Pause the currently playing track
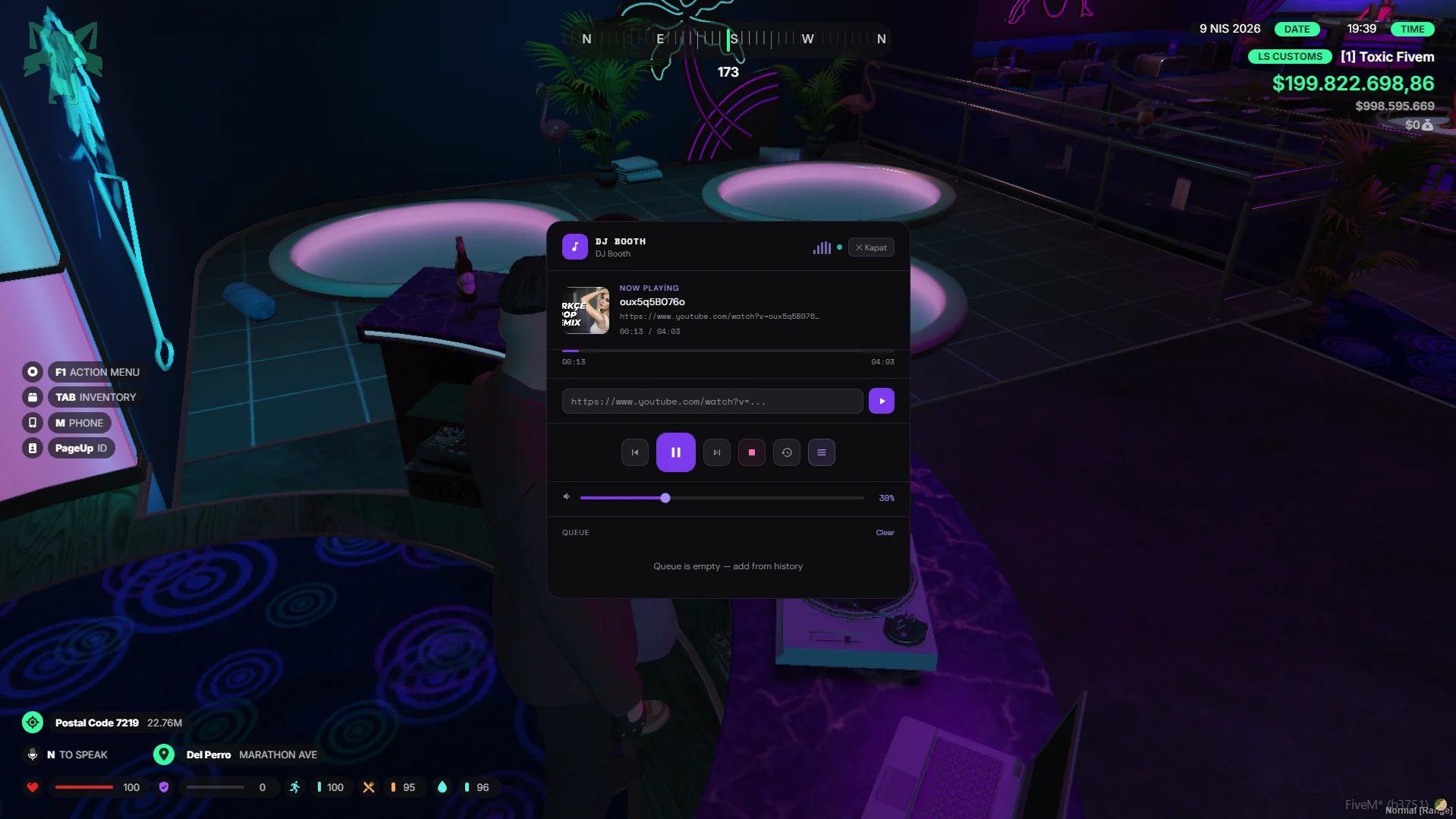1456x819 pixels. pos(675,452)
